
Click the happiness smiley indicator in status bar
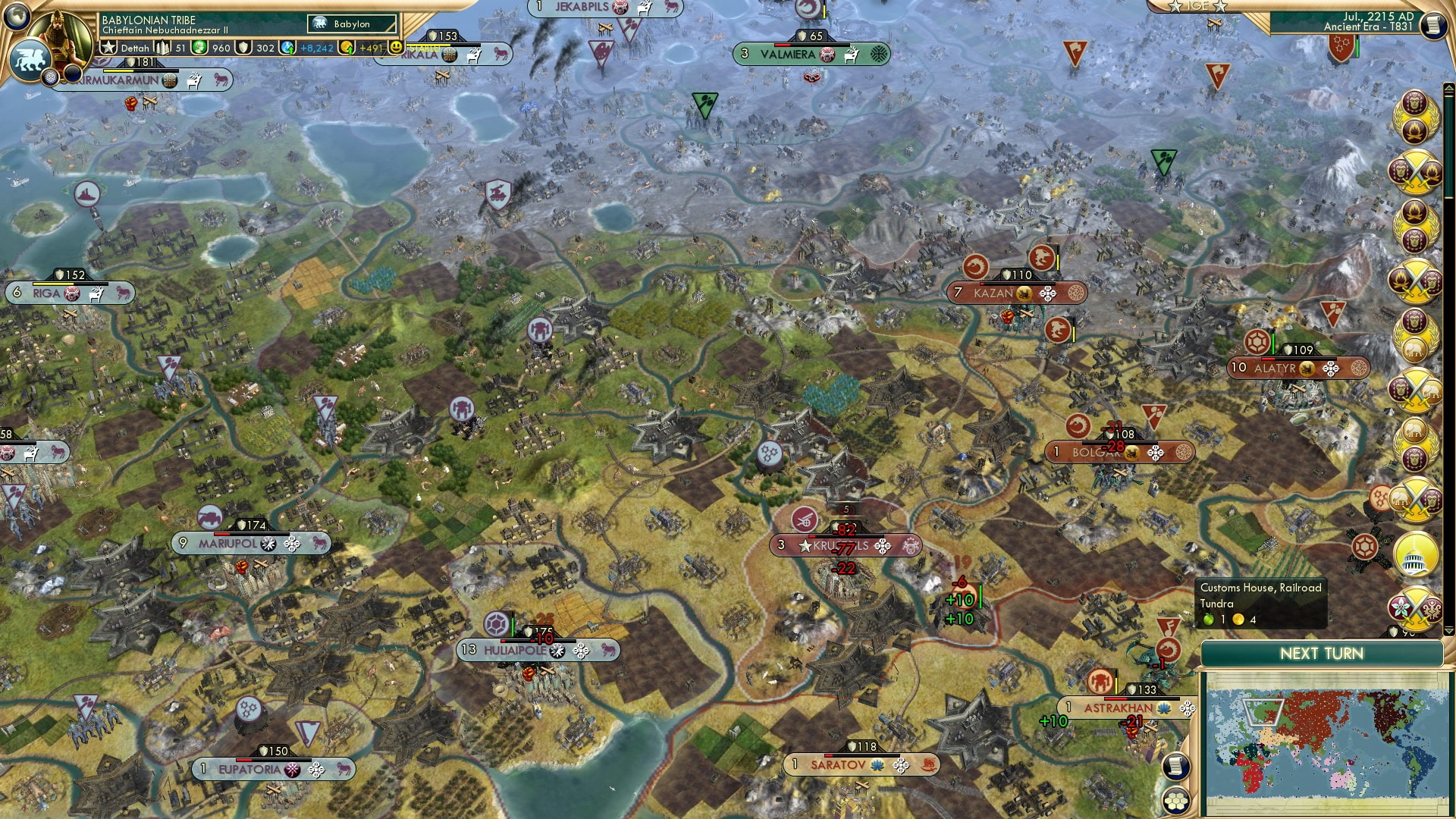coord(395,47)
